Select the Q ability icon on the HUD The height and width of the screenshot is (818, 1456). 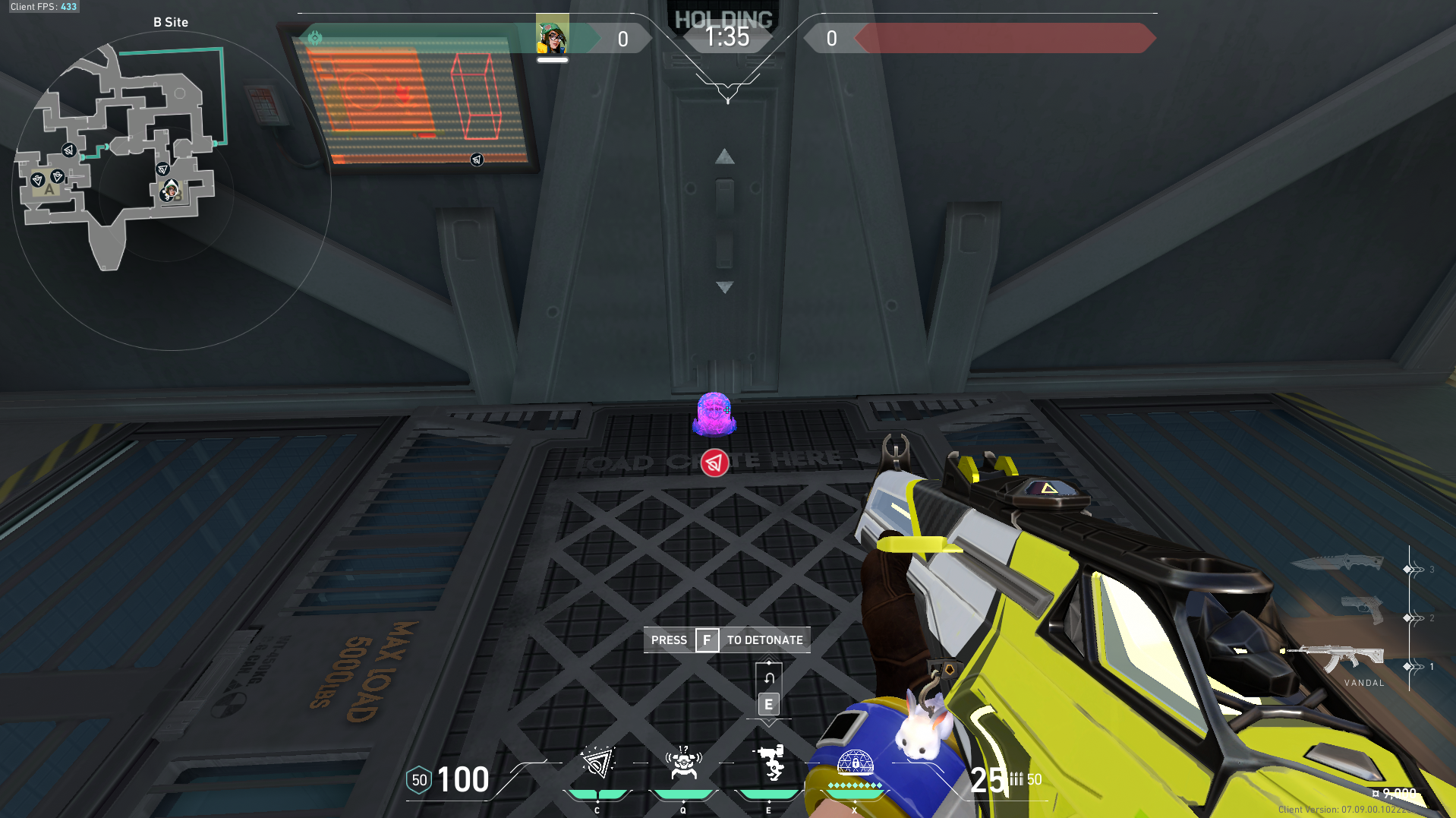pos(682,762)
